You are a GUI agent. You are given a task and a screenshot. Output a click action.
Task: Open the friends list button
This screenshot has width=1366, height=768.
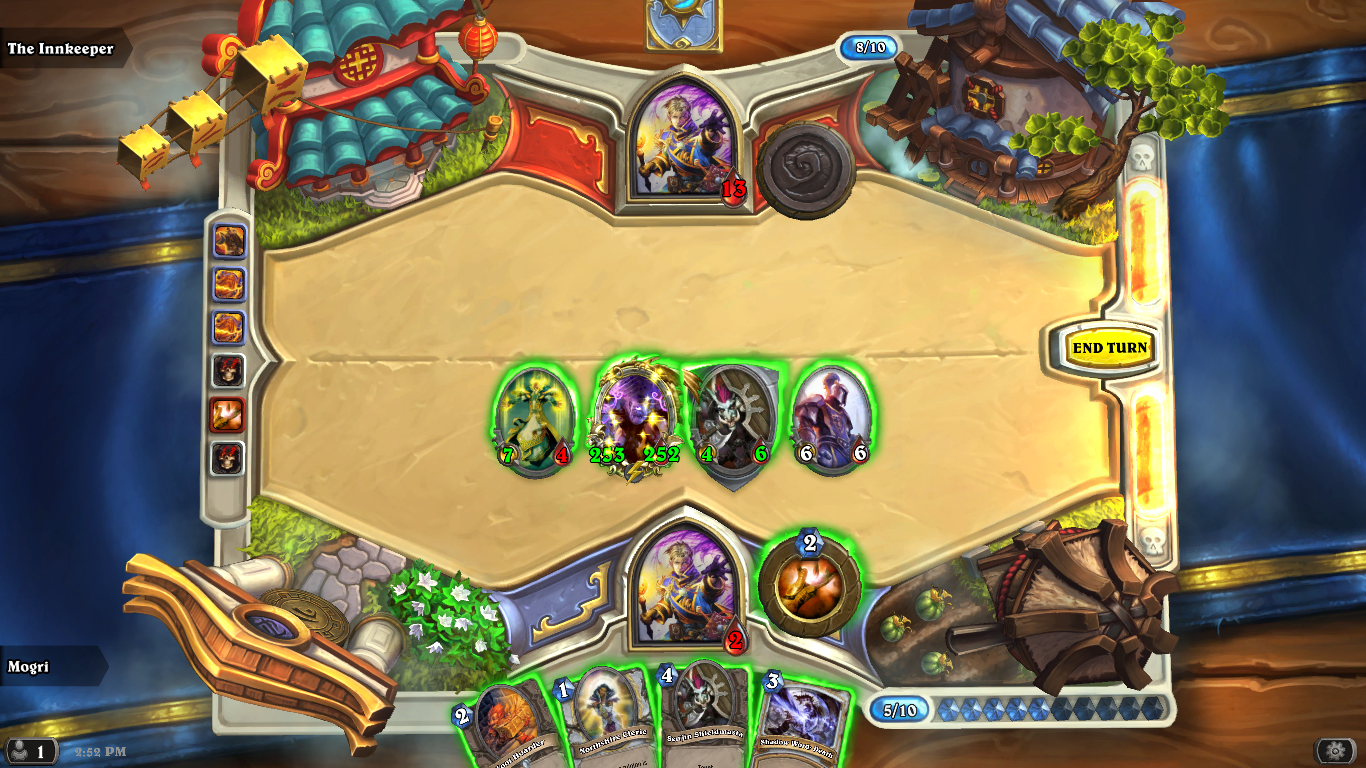tap(30, 750)
